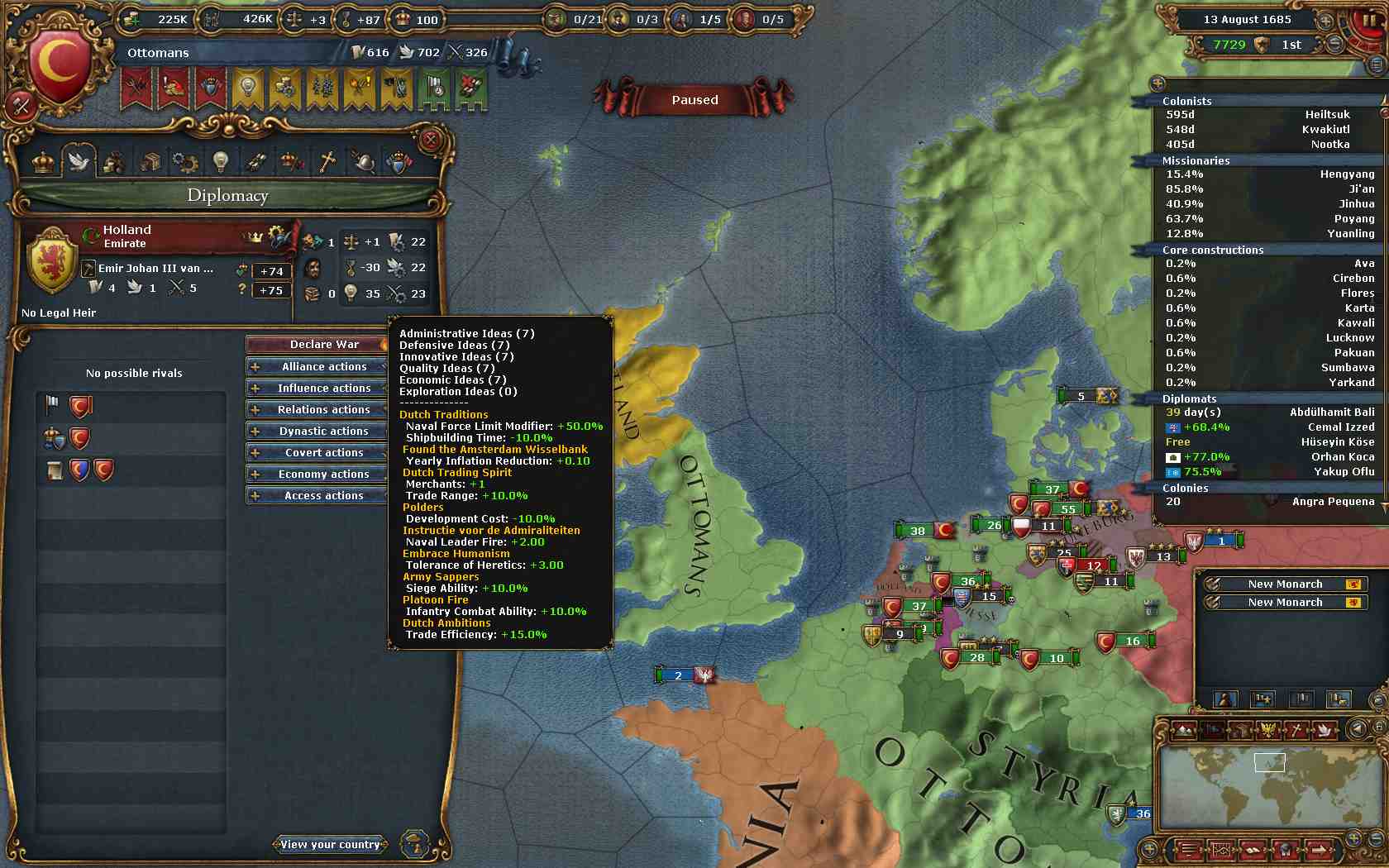Expand Influence actions list
Viewport: 1389px width, 868px height.
tap(317, 388)
